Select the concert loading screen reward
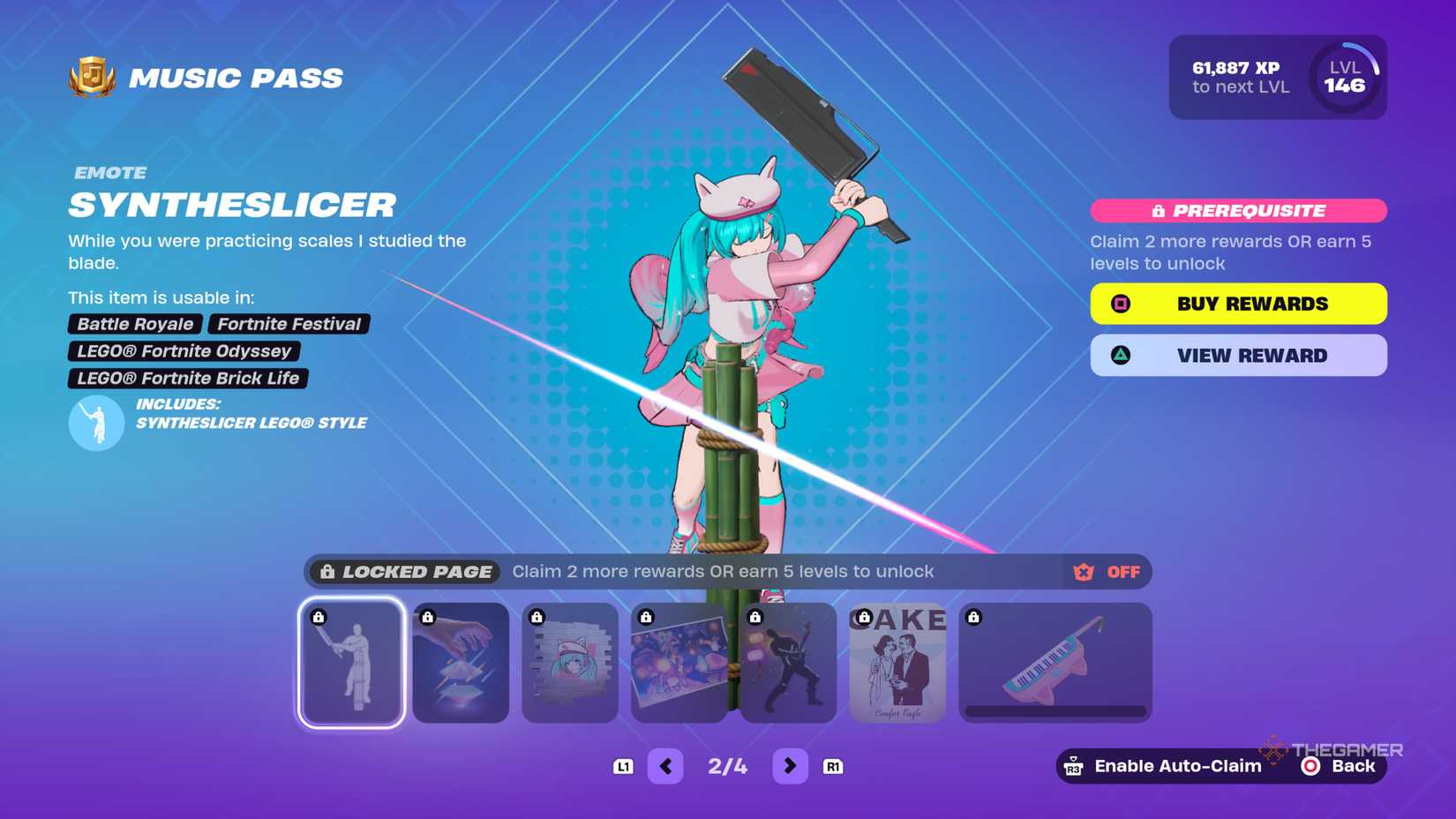Viewport: 1456px width, 819px height. click(679, 663)
